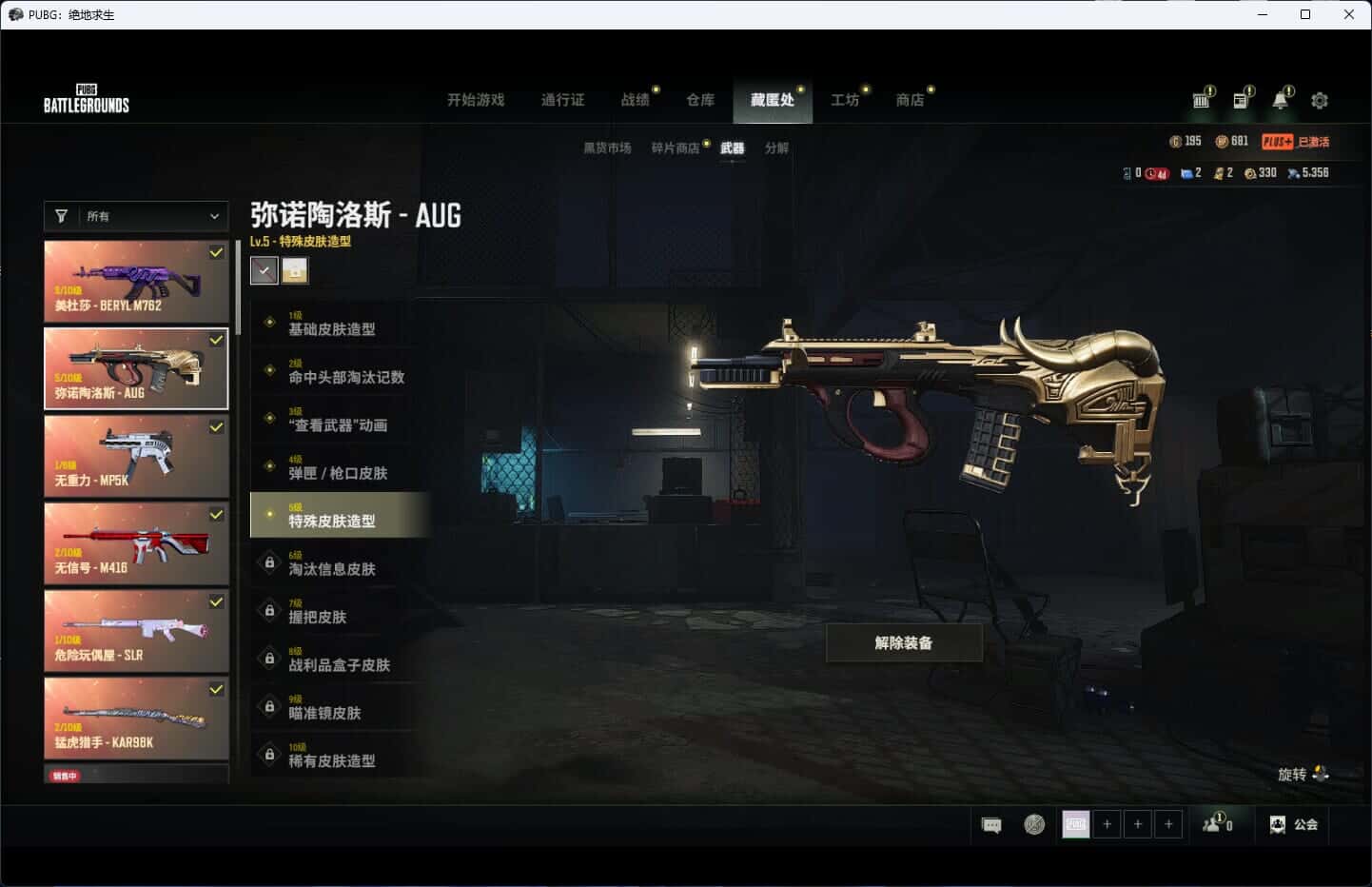
Task: Open the gear settings icon
Action: (x=1320, y=100)
